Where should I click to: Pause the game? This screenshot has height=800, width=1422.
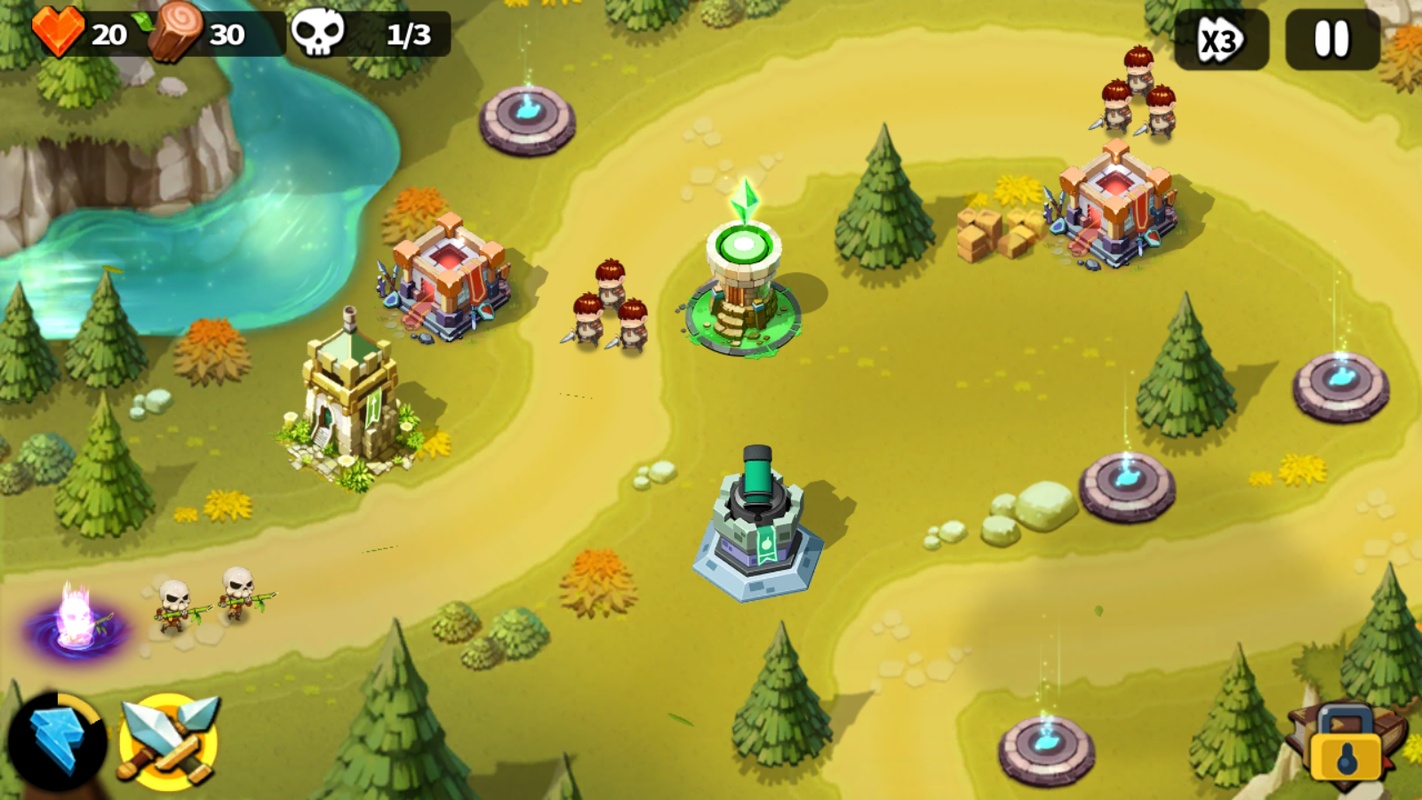pyautogui.click(x=1331, y=40)
